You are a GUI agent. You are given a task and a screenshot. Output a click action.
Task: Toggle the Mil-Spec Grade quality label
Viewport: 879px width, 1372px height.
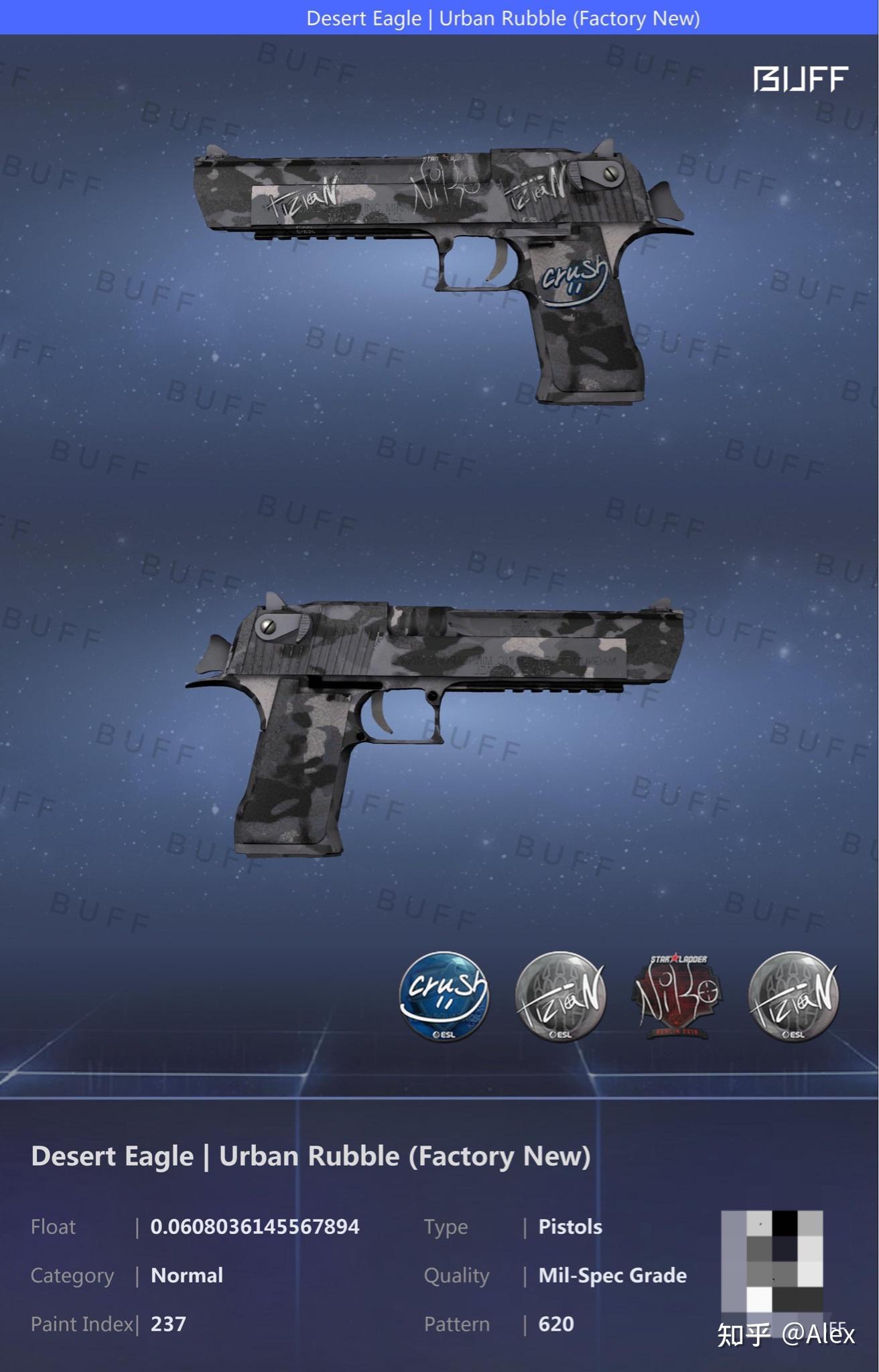[x=612, y=1276]
